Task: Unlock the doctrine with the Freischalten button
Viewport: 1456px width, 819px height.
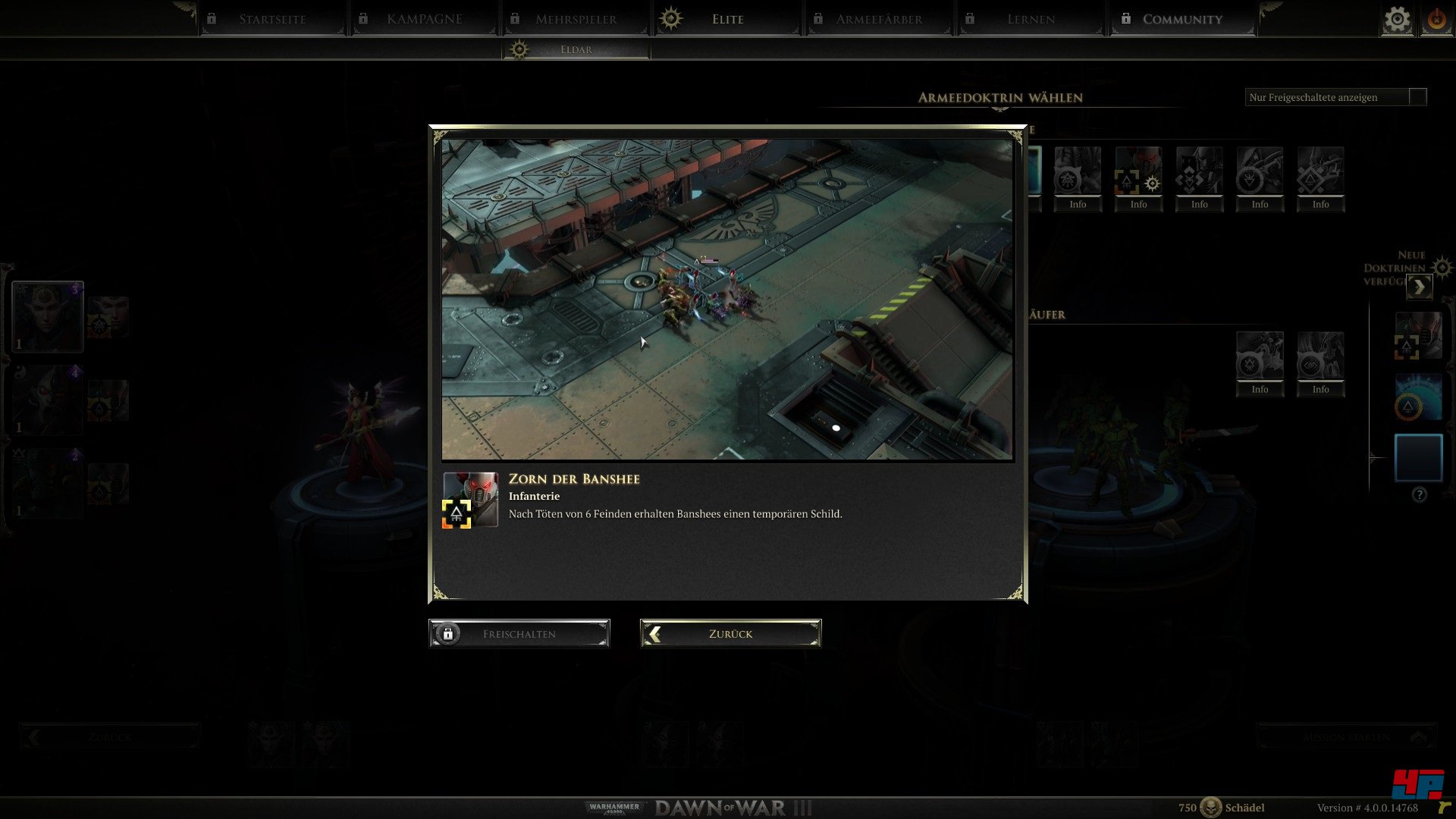Action: pyautogui.click(x=519, y=634)
